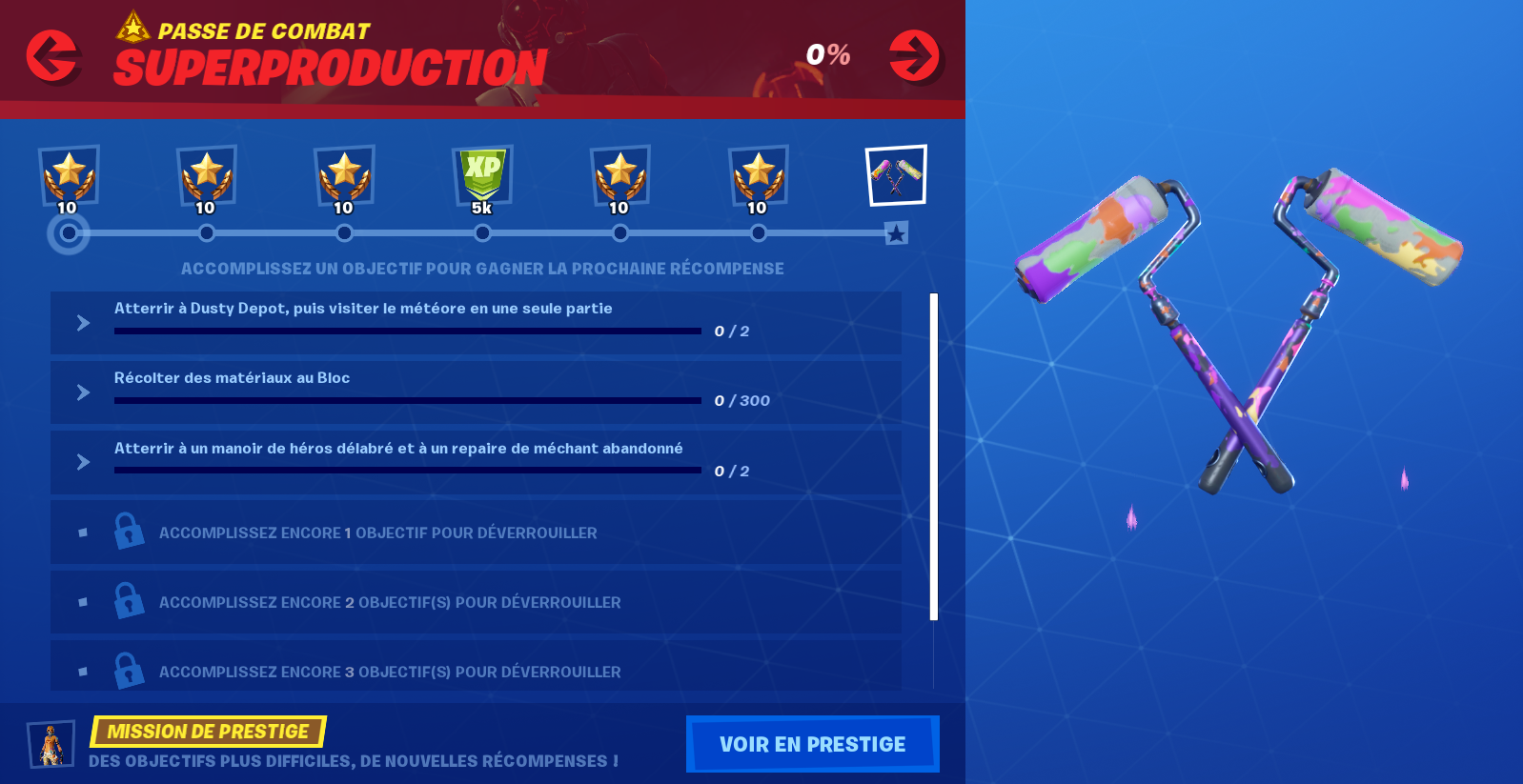Click the second 10 Battle Stars reward
Screen dimensions: 1523x784
pyautogui.click(x=207, y=176)
